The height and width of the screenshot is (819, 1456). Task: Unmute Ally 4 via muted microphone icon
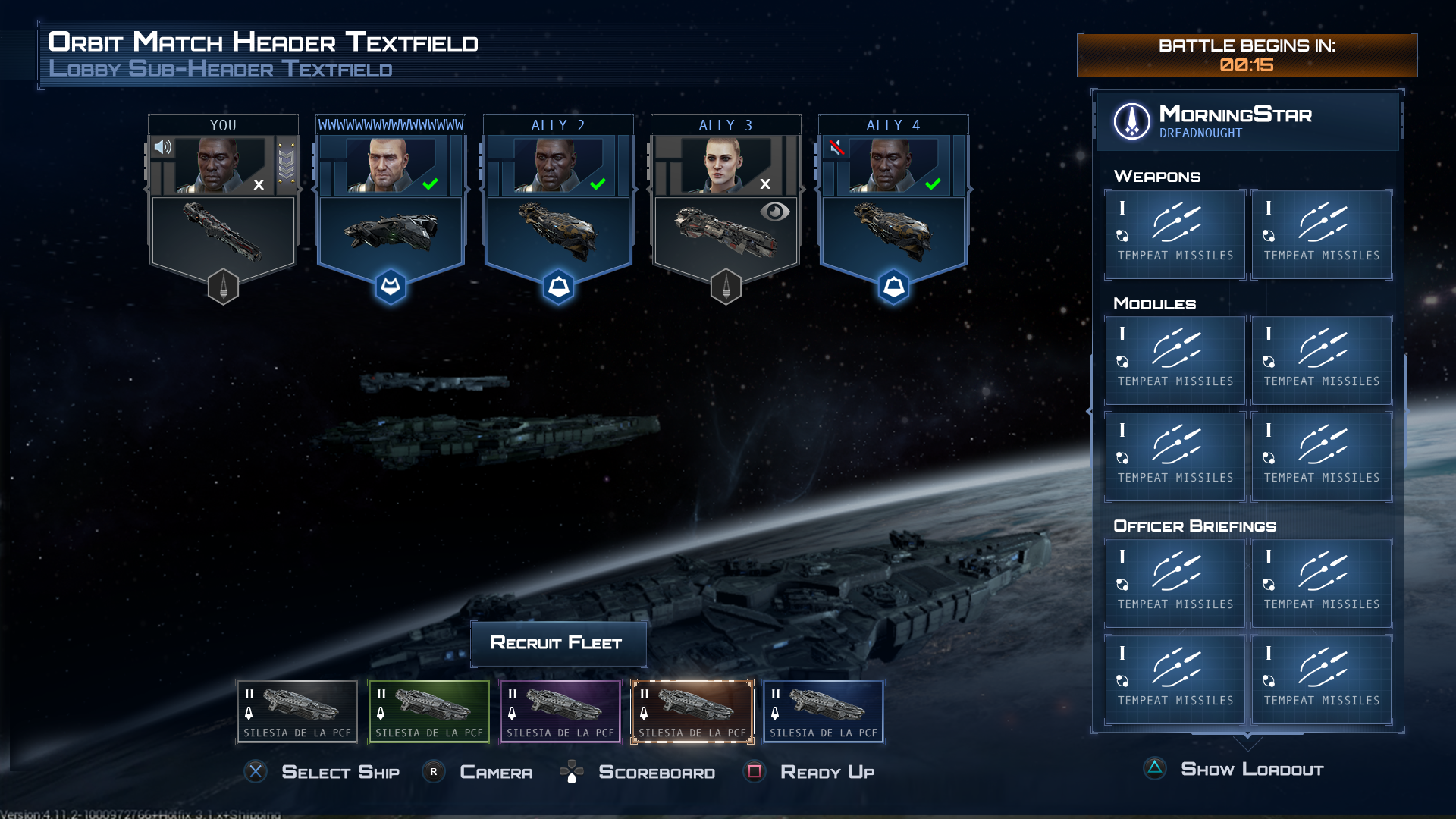coord(836,147)
